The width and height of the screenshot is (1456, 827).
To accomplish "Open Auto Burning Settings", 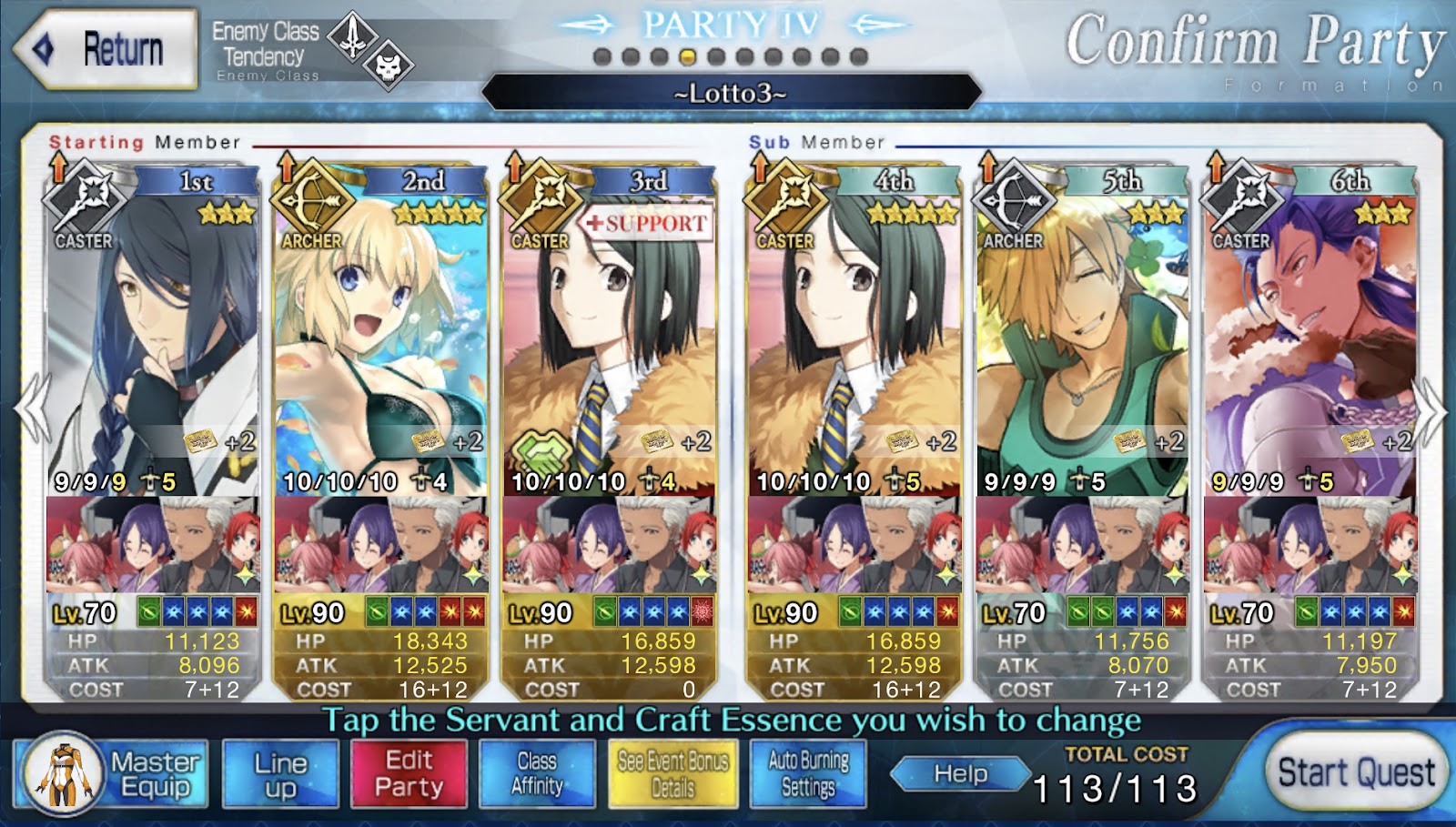I will point(807,774).
